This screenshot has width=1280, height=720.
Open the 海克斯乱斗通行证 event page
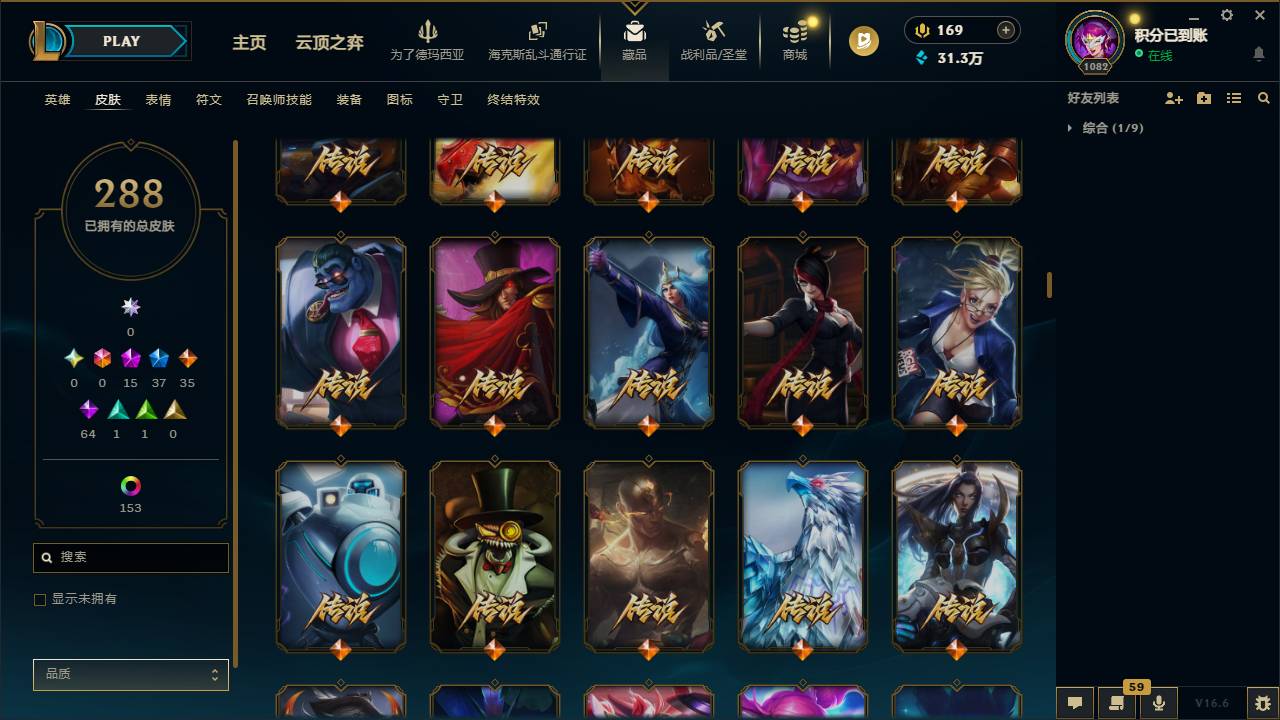537,43
